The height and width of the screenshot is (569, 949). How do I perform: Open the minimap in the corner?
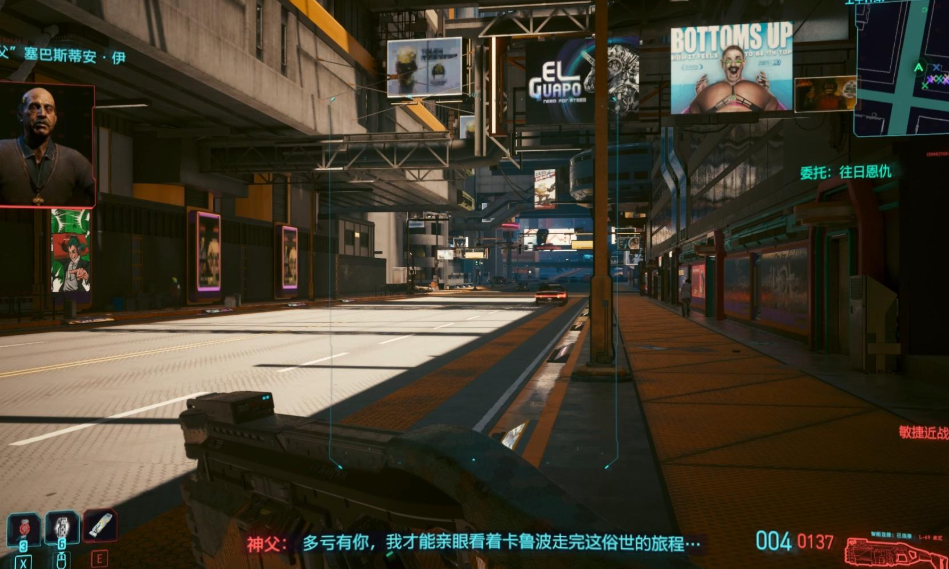pos(902,67)
